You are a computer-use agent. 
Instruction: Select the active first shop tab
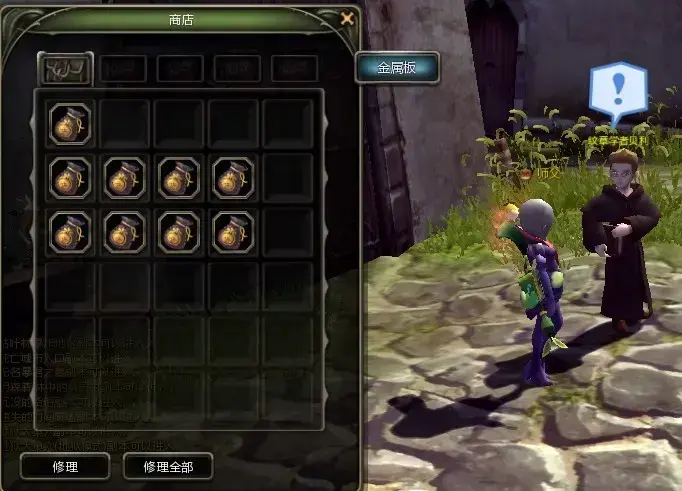[x=65, y=69]
